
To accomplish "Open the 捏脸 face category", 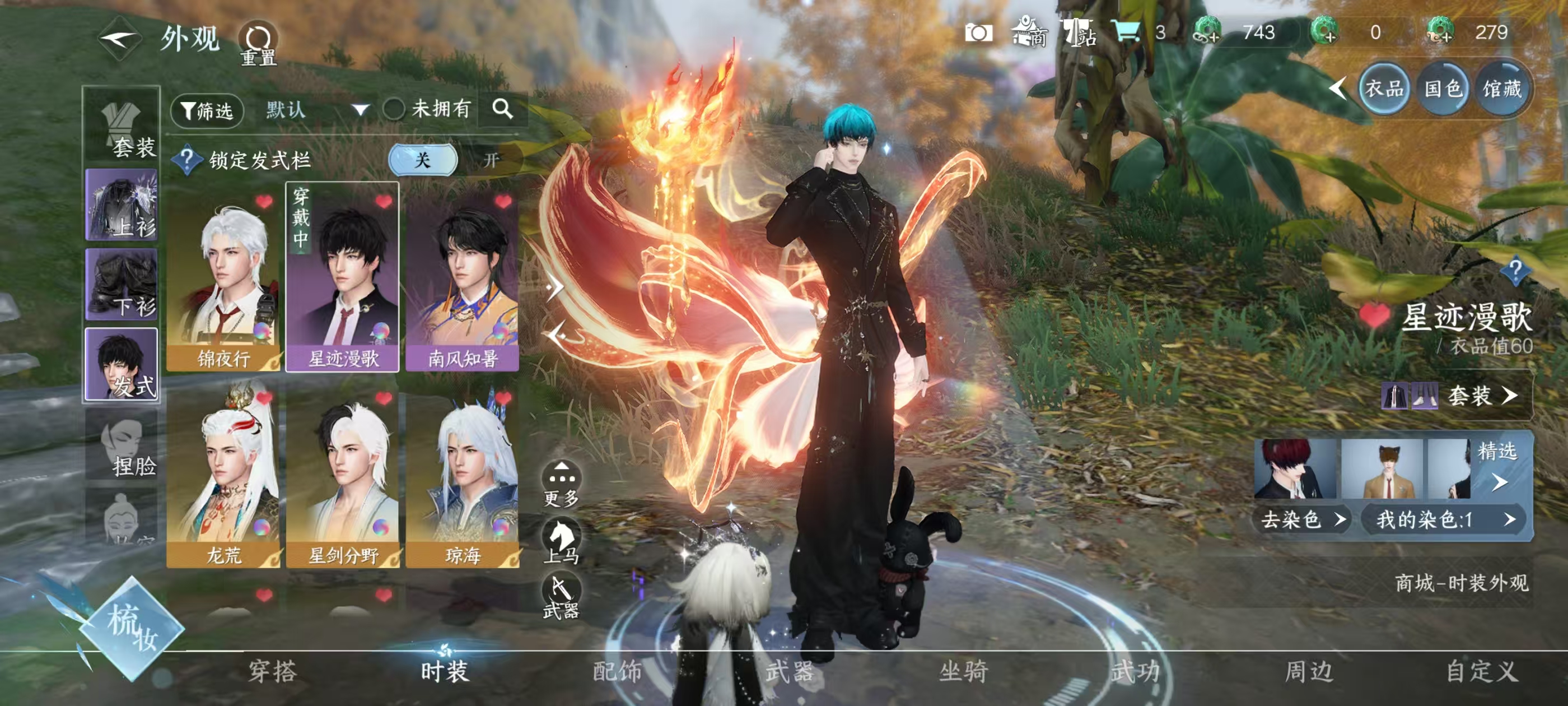I will (122, 445).
